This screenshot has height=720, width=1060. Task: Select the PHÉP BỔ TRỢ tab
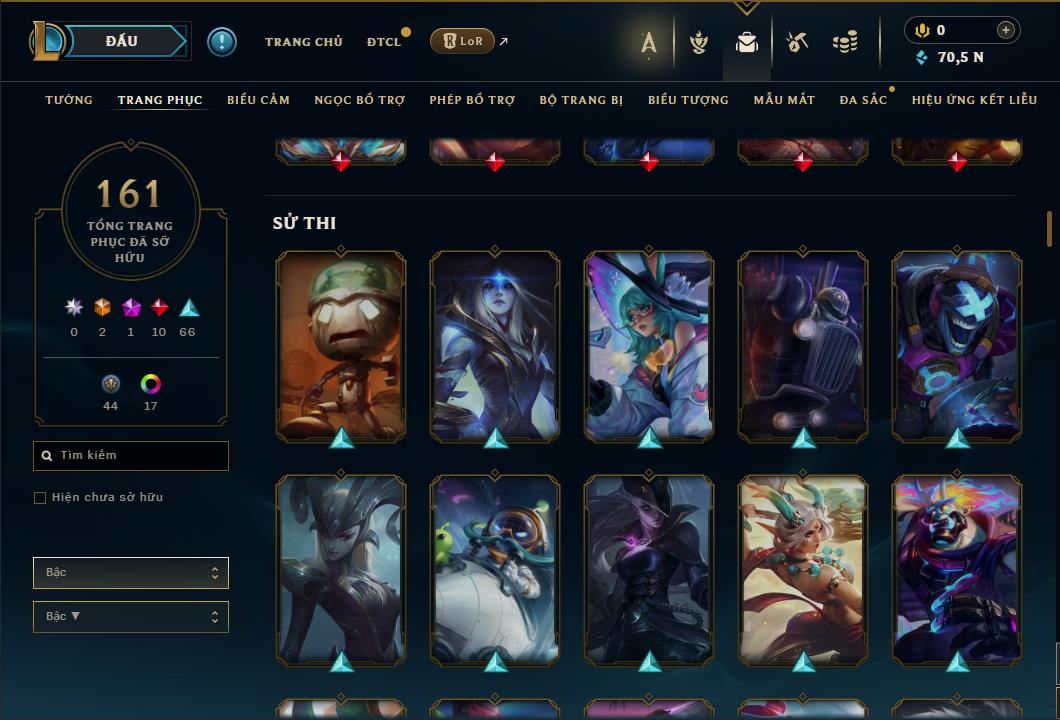(x=472, y=100)
